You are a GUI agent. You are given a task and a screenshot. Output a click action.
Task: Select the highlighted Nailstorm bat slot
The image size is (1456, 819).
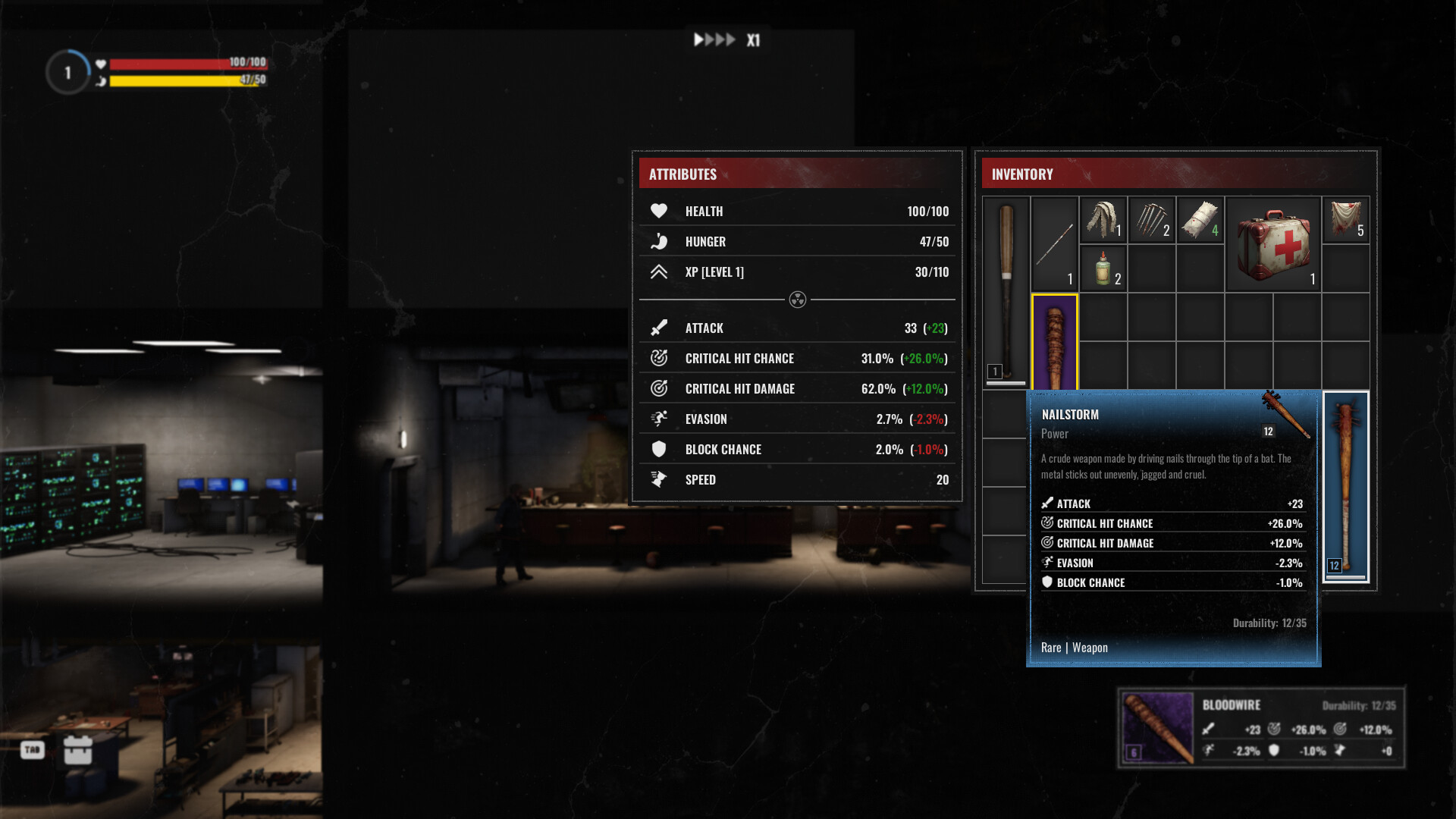click(1055, 341)
